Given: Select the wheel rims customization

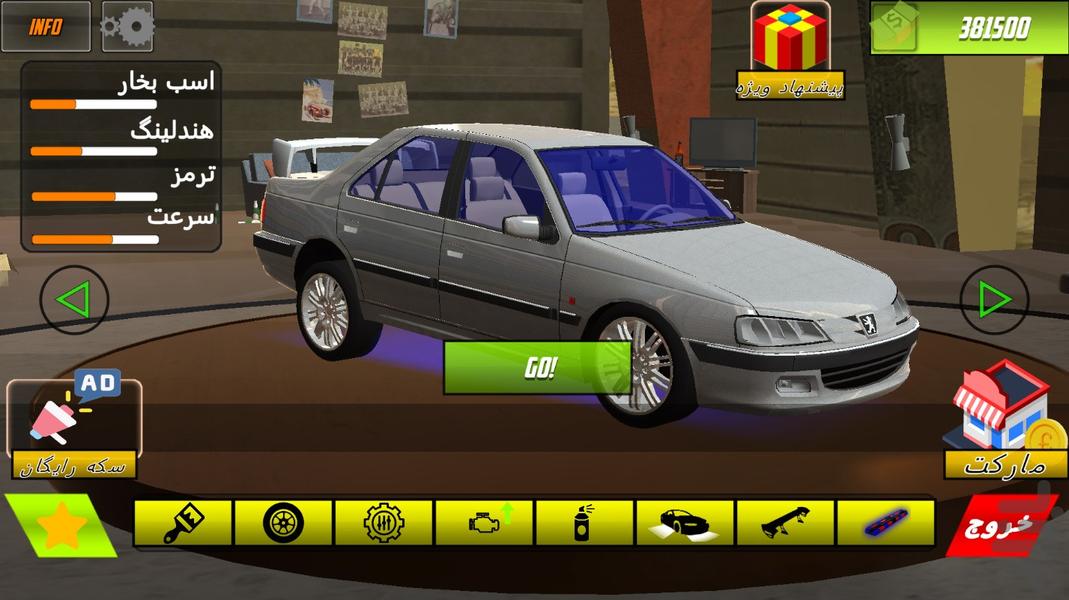Looking at the screenshot, I should point(283,522).
